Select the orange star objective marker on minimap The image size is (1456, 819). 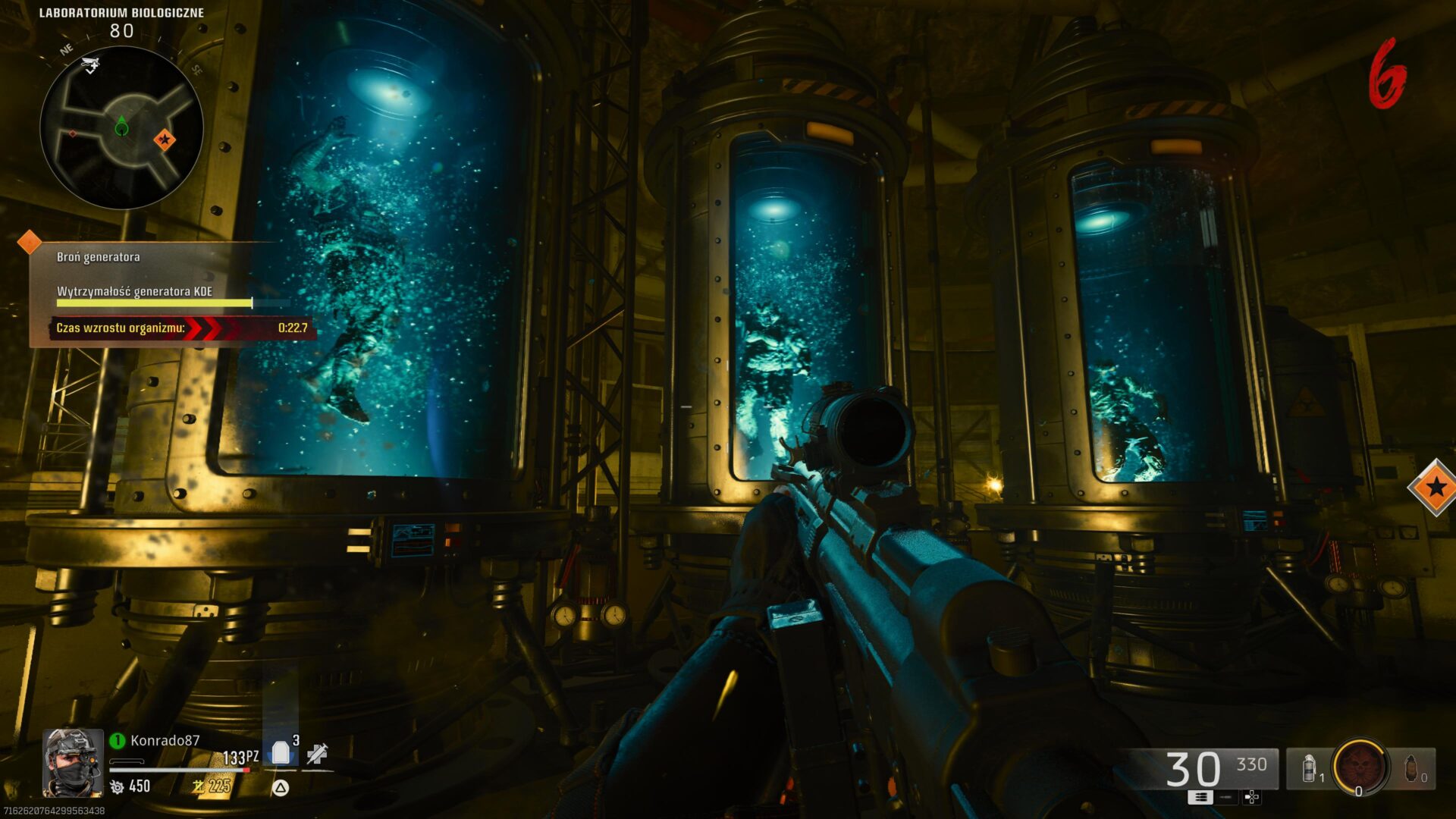(165, 140)
